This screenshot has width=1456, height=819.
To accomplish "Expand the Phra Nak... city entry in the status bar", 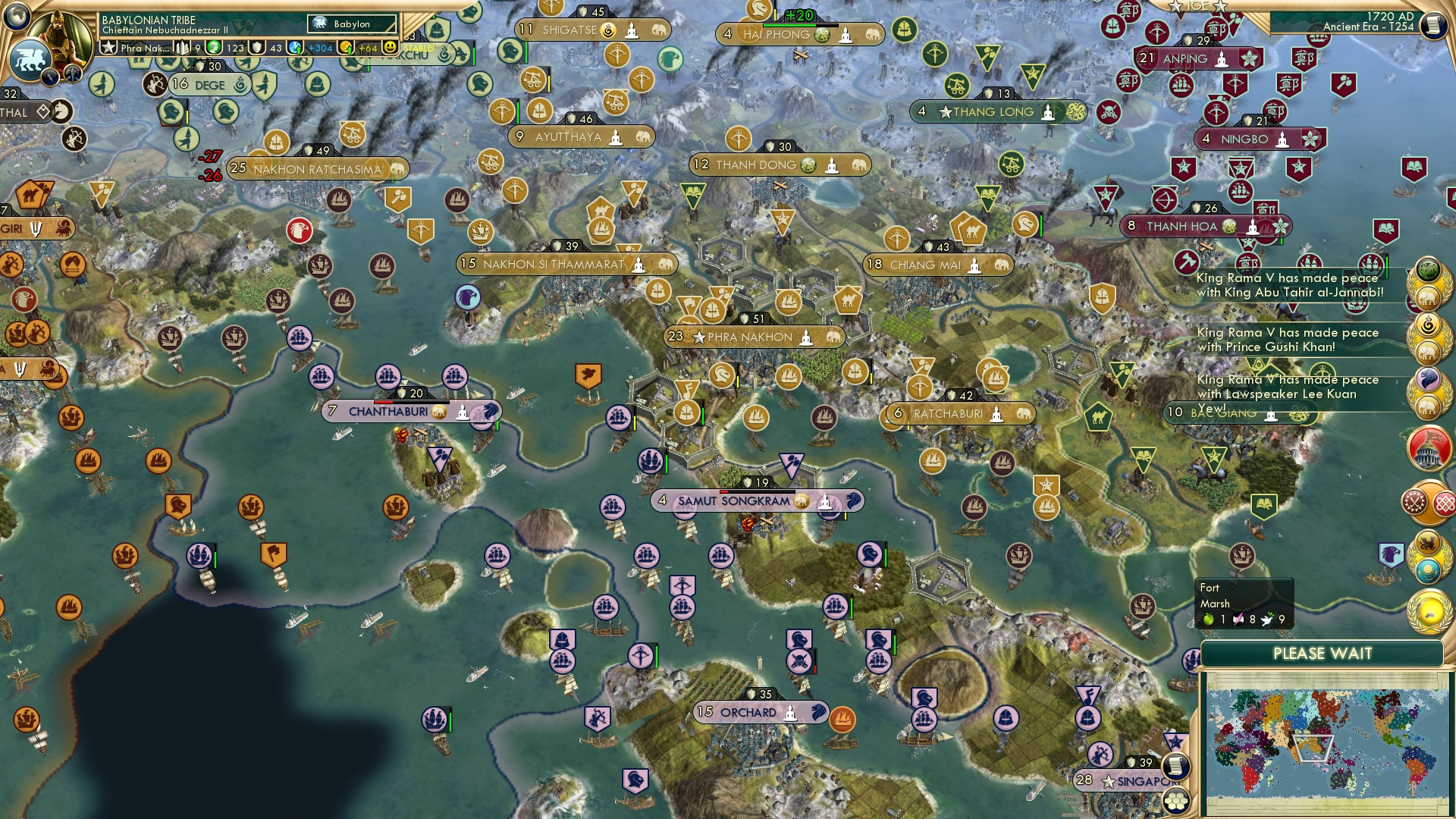I will 144,49.
